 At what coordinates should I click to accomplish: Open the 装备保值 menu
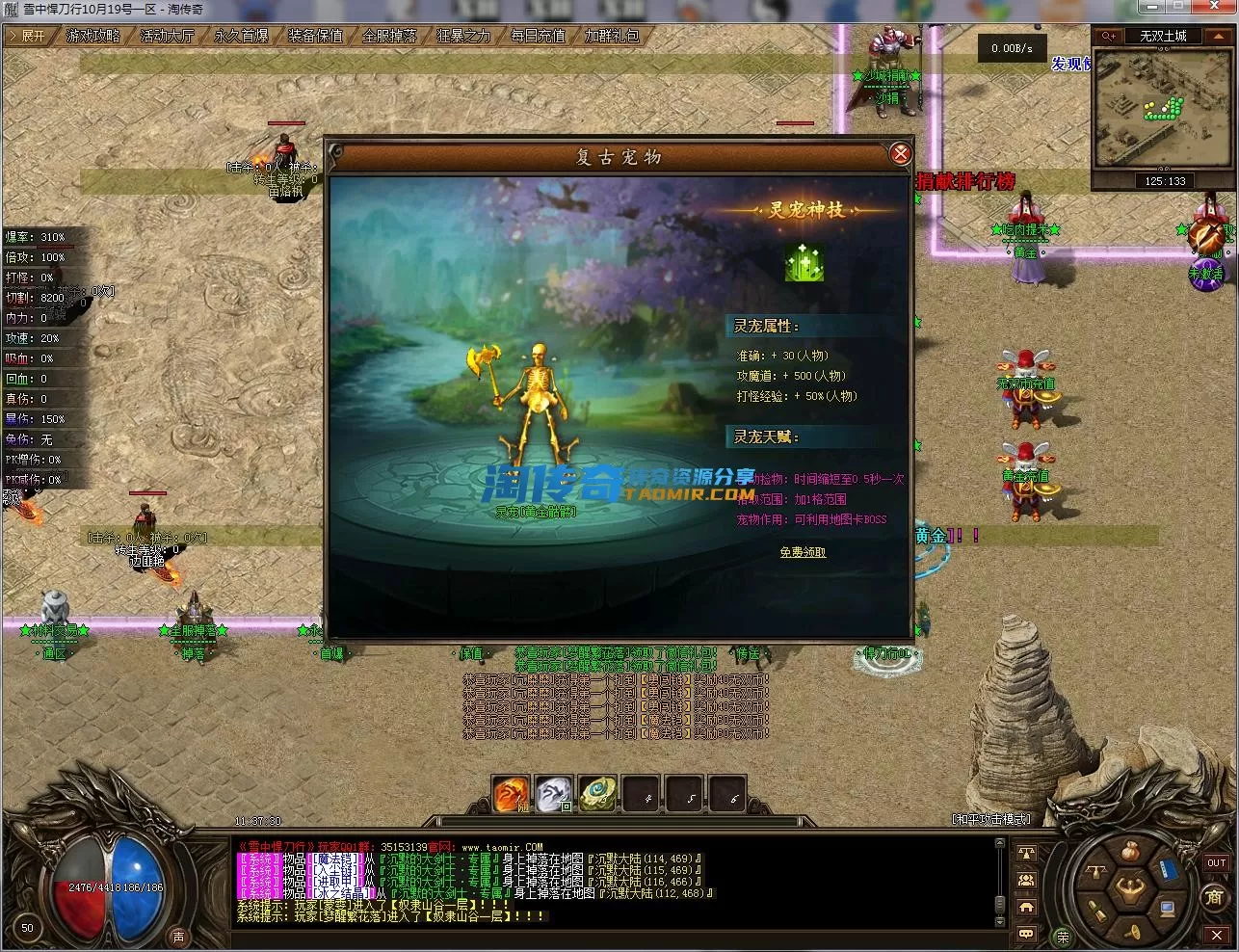[315, 36]
